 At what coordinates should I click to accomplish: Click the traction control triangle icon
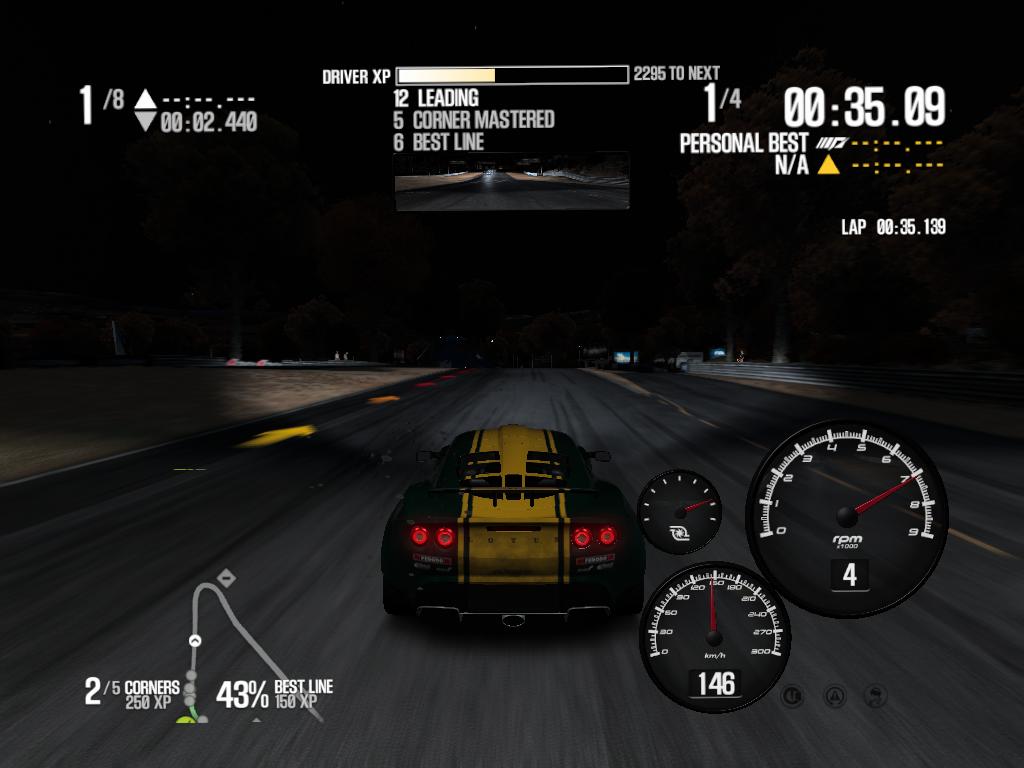click(834, 695)
